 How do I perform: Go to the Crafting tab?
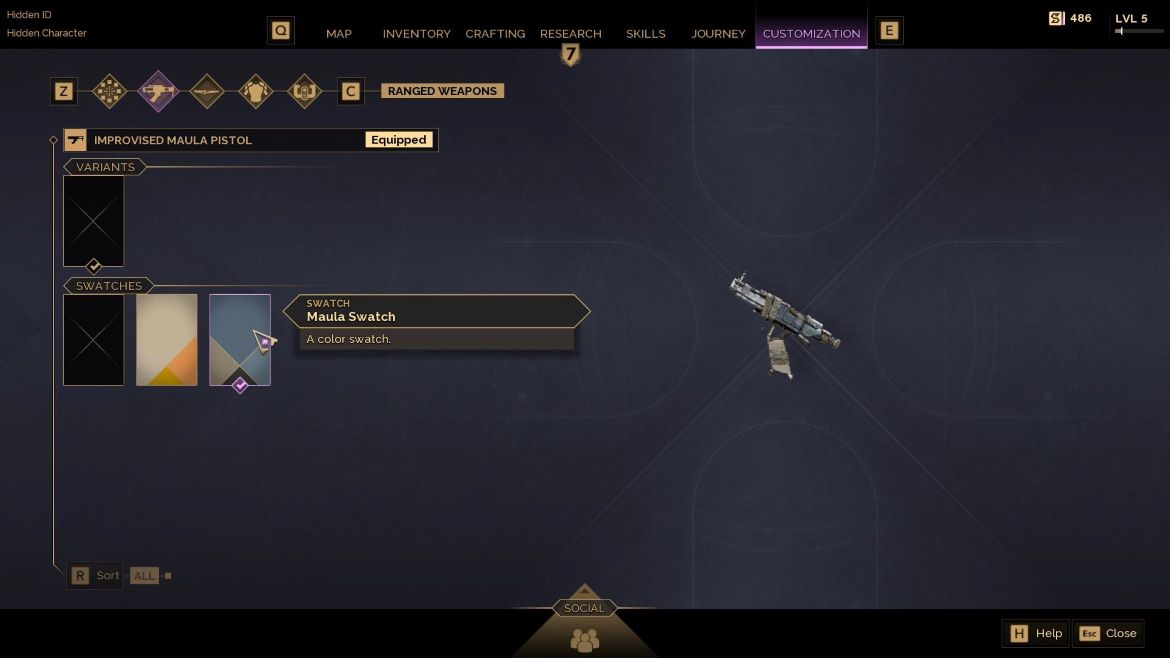[495, 34]
